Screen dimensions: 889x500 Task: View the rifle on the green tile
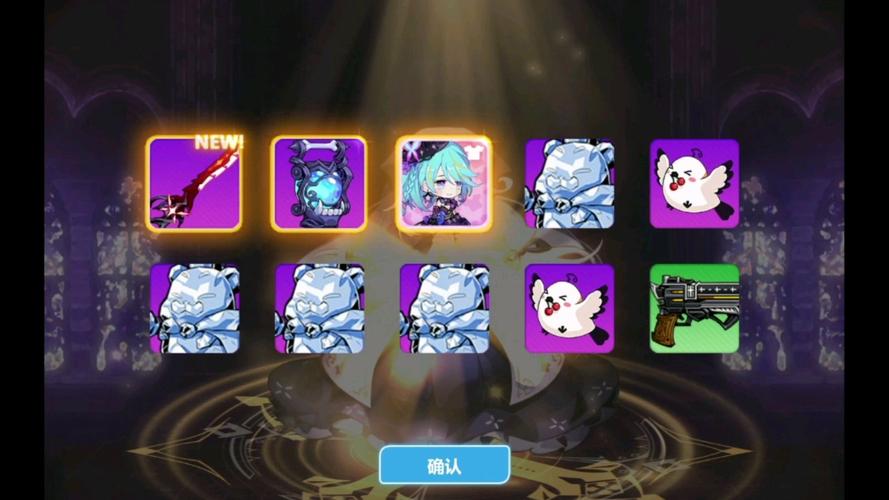click(694, 309)
